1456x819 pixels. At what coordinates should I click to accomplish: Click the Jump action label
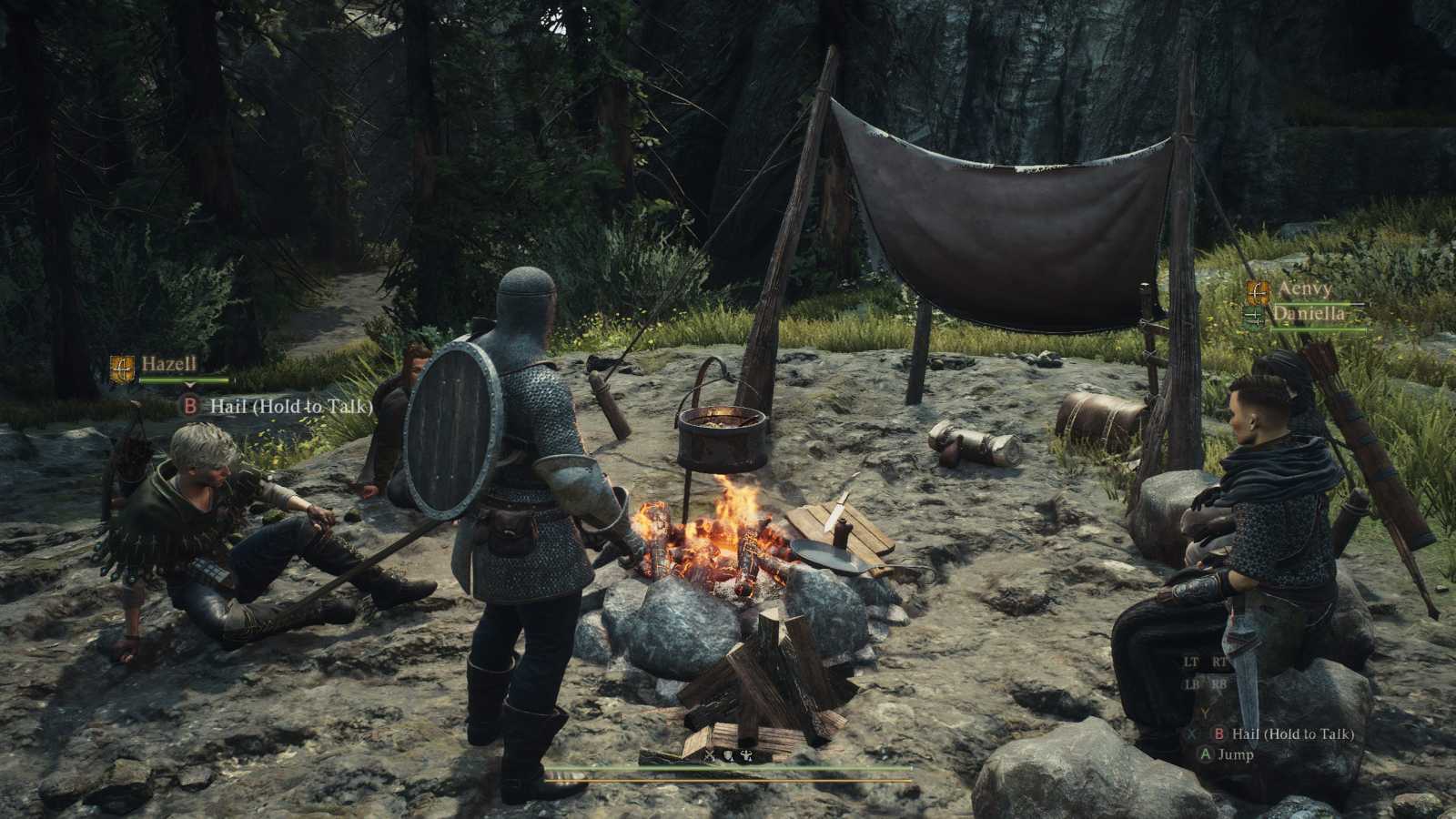pyautogui.click(x=1236, y=756)
